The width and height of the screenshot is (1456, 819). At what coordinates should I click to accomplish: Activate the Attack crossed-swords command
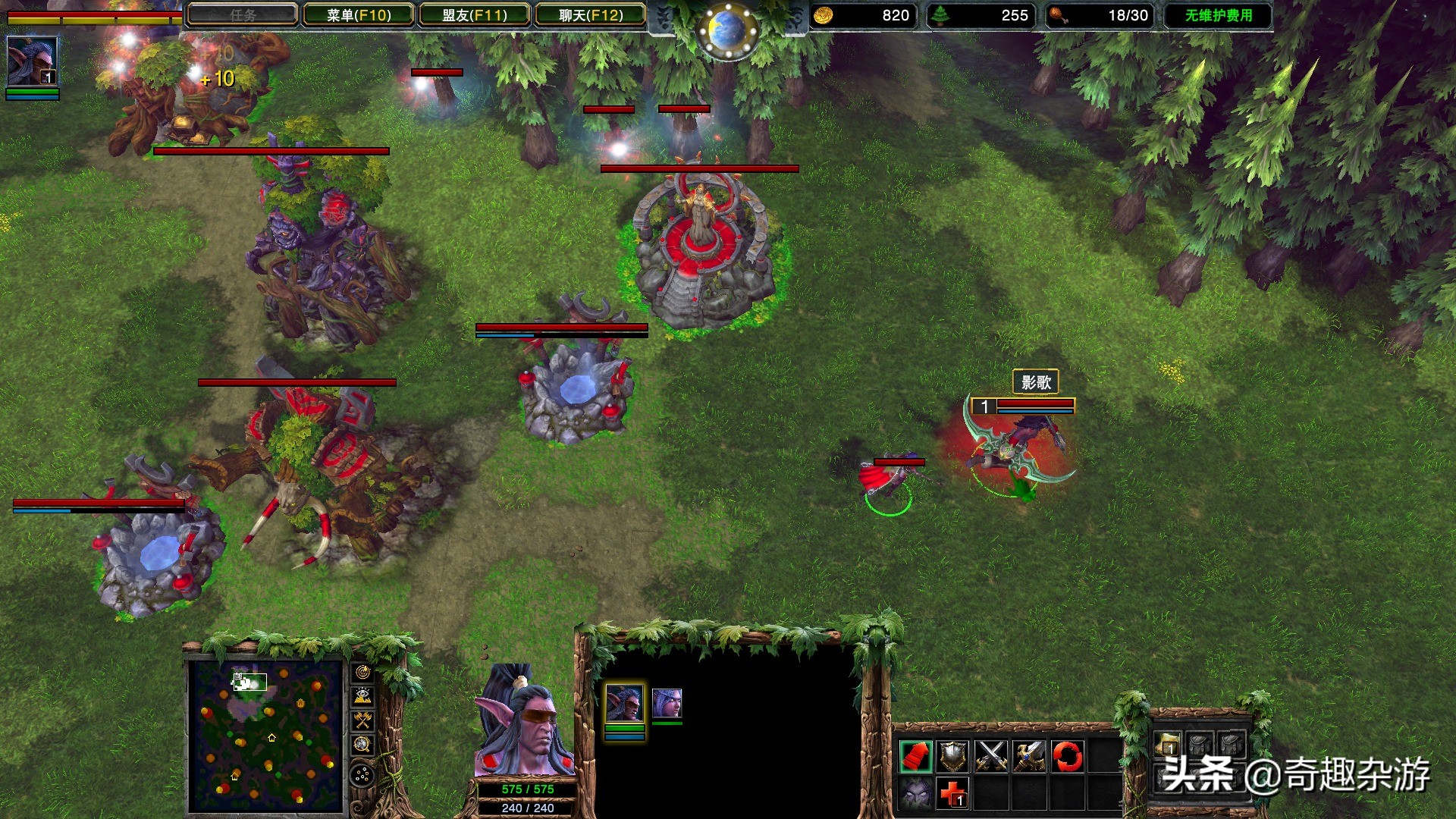pyautogui.click(x=991, y=756)
